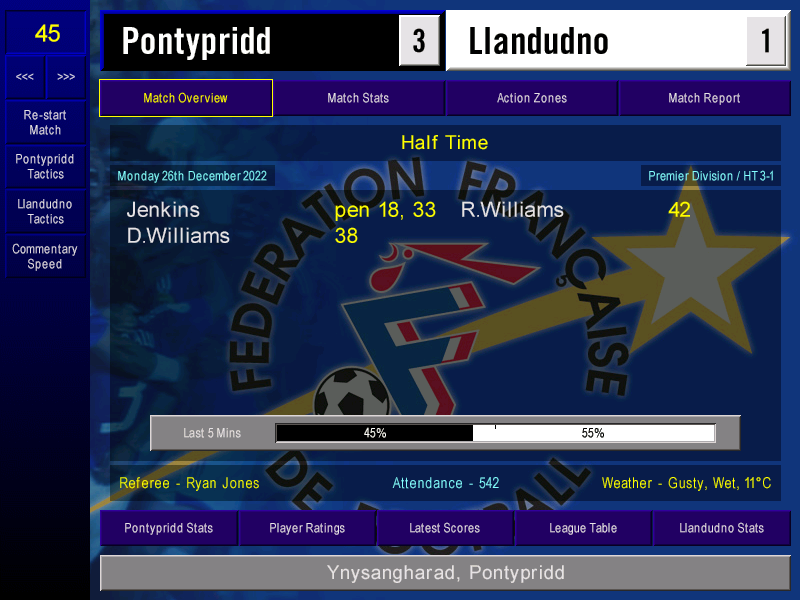800x600 pixels.
Task: Open the Match Stats tab
Action: pos(358,98)
